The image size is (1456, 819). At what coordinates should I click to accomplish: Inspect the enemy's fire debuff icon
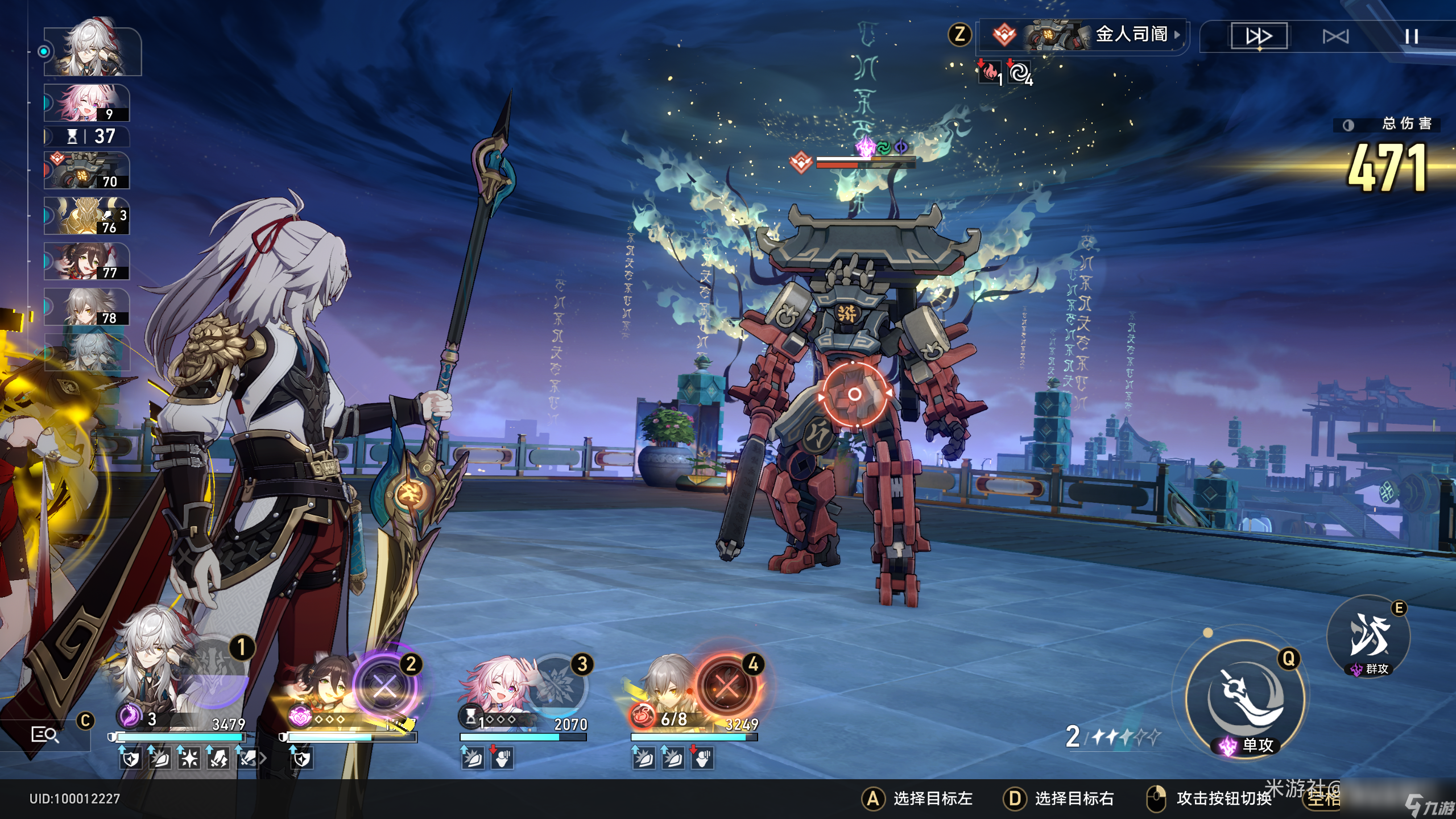tap(990, 72)
